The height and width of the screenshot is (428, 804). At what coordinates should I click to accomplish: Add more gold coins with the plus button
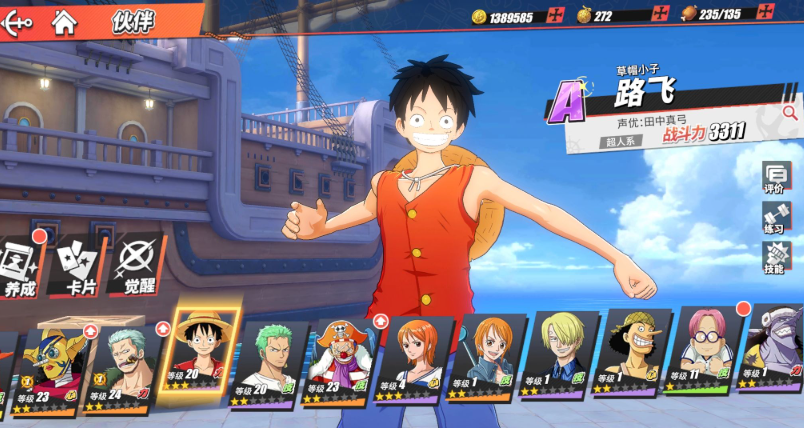555,15
